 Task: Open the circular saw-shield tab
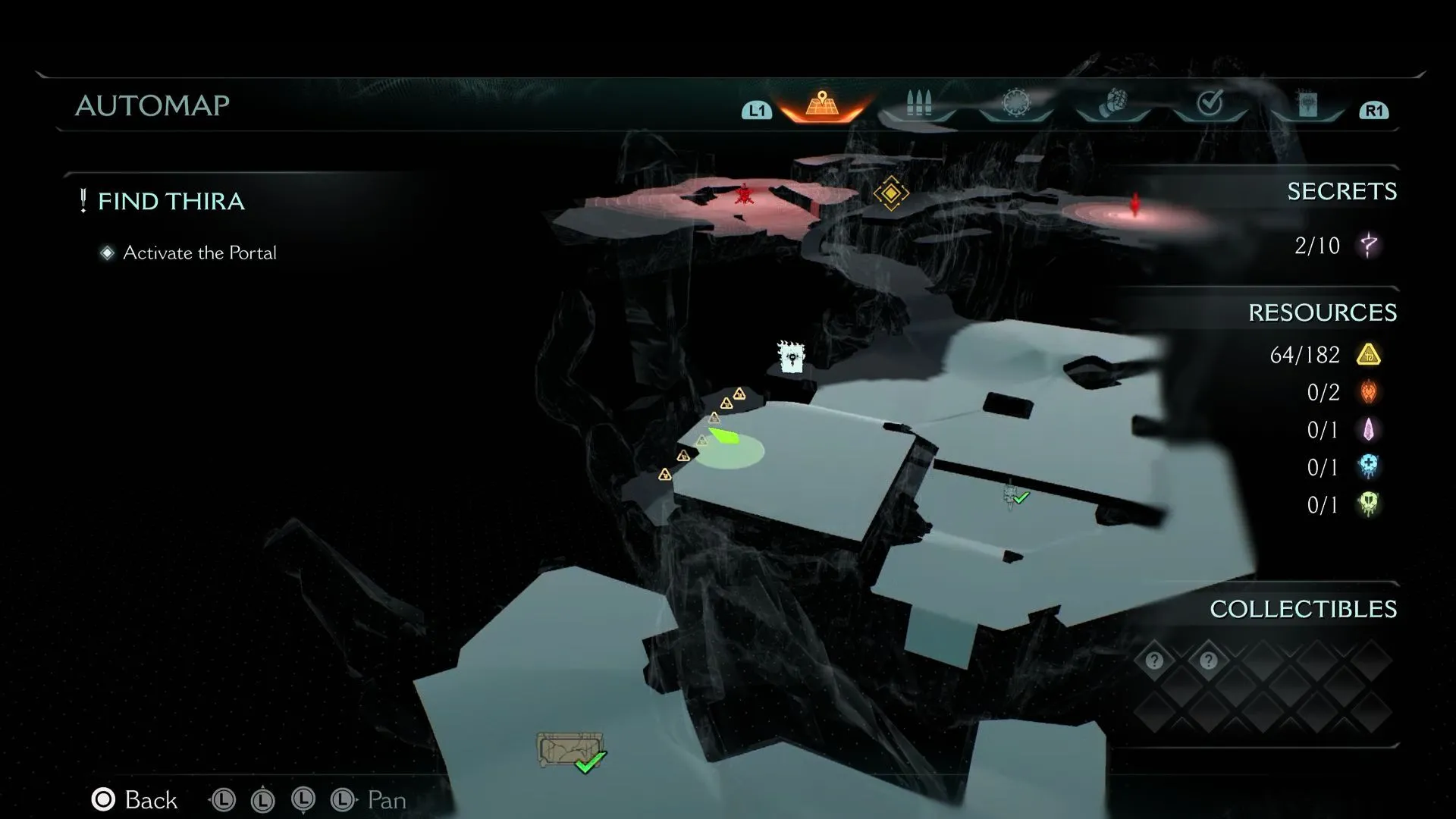pos(1015,103)
